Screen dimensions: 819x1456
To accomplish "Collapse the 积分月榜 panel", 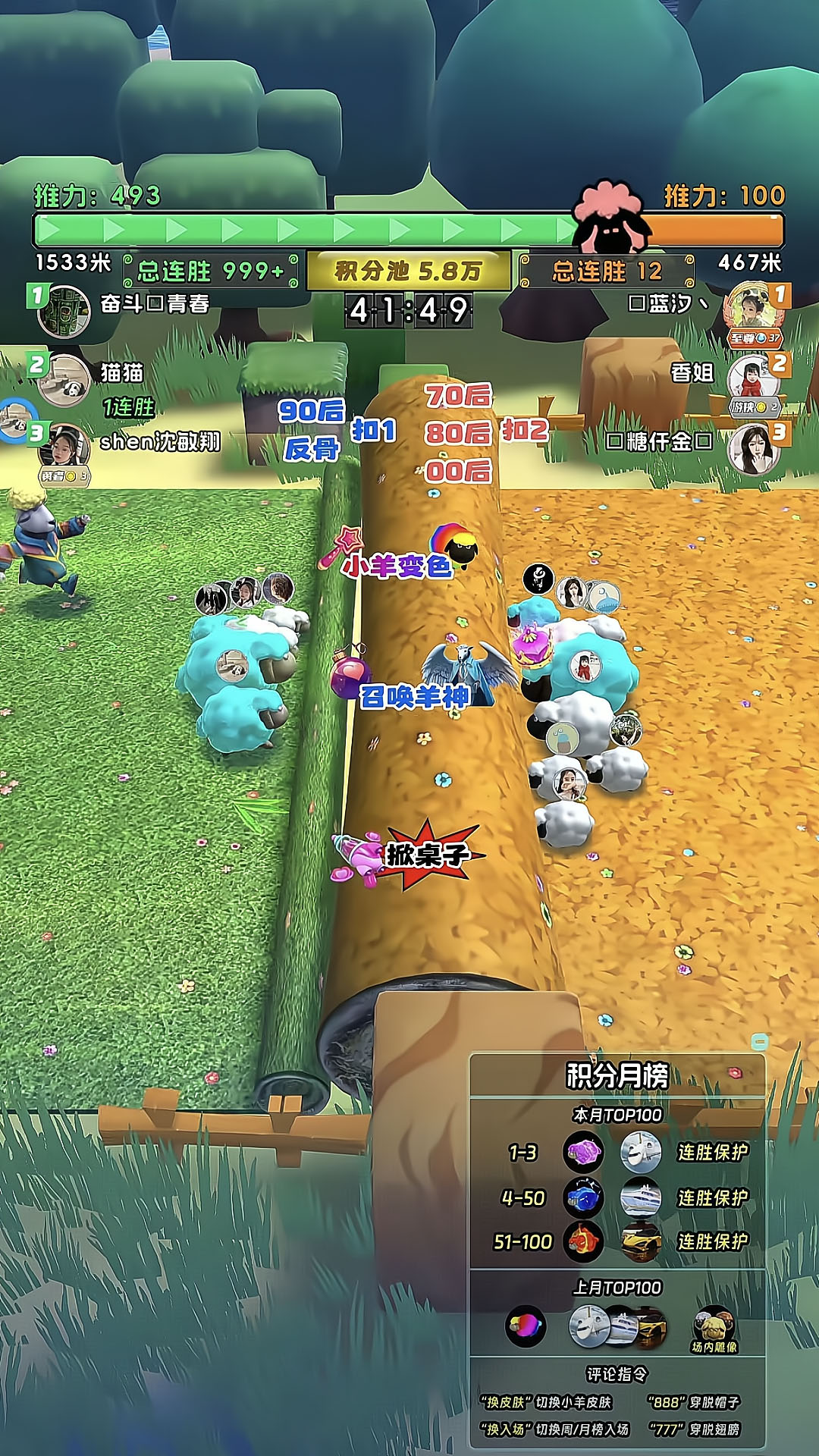I will pos(759,1041).
